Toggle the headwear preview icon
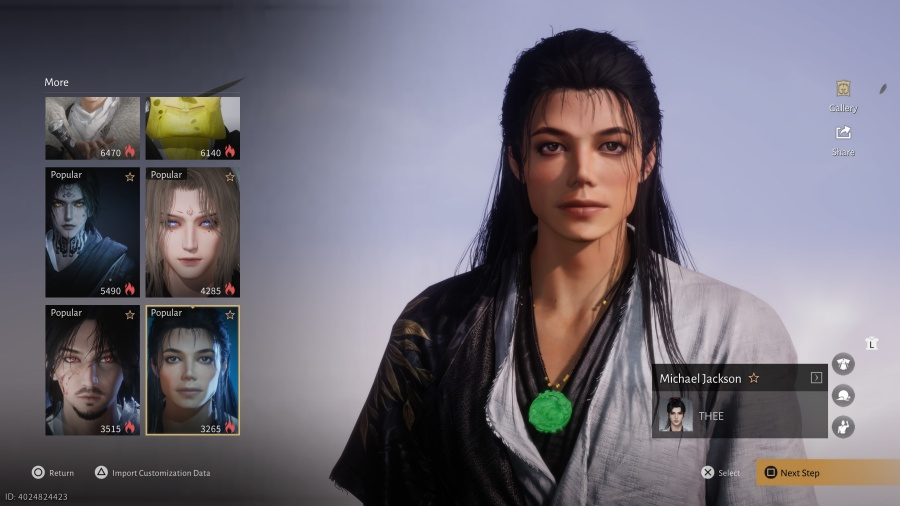The height and width of the screenshot is (506, 900). (843, 395)
